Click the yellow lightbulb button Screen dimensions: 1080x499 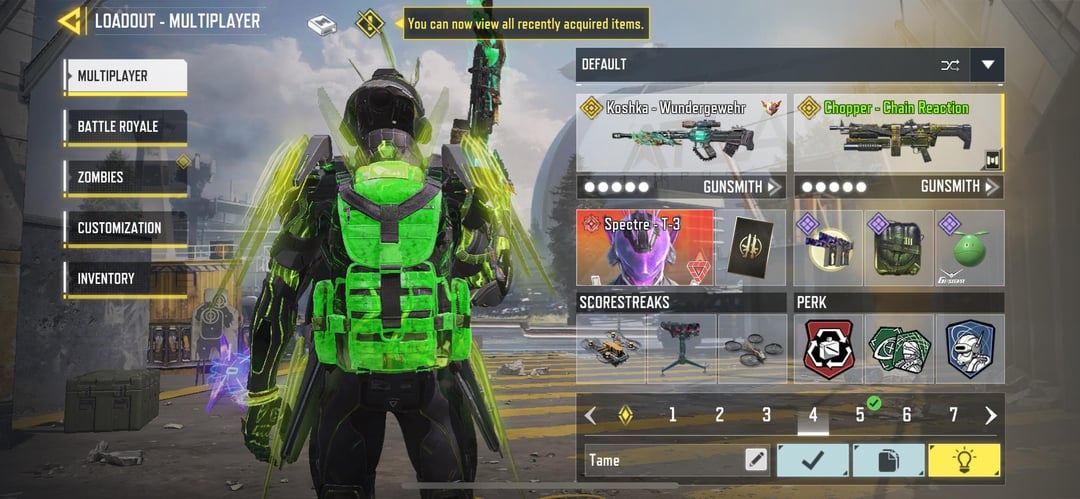pyautogui.click(x=964, y=460)
